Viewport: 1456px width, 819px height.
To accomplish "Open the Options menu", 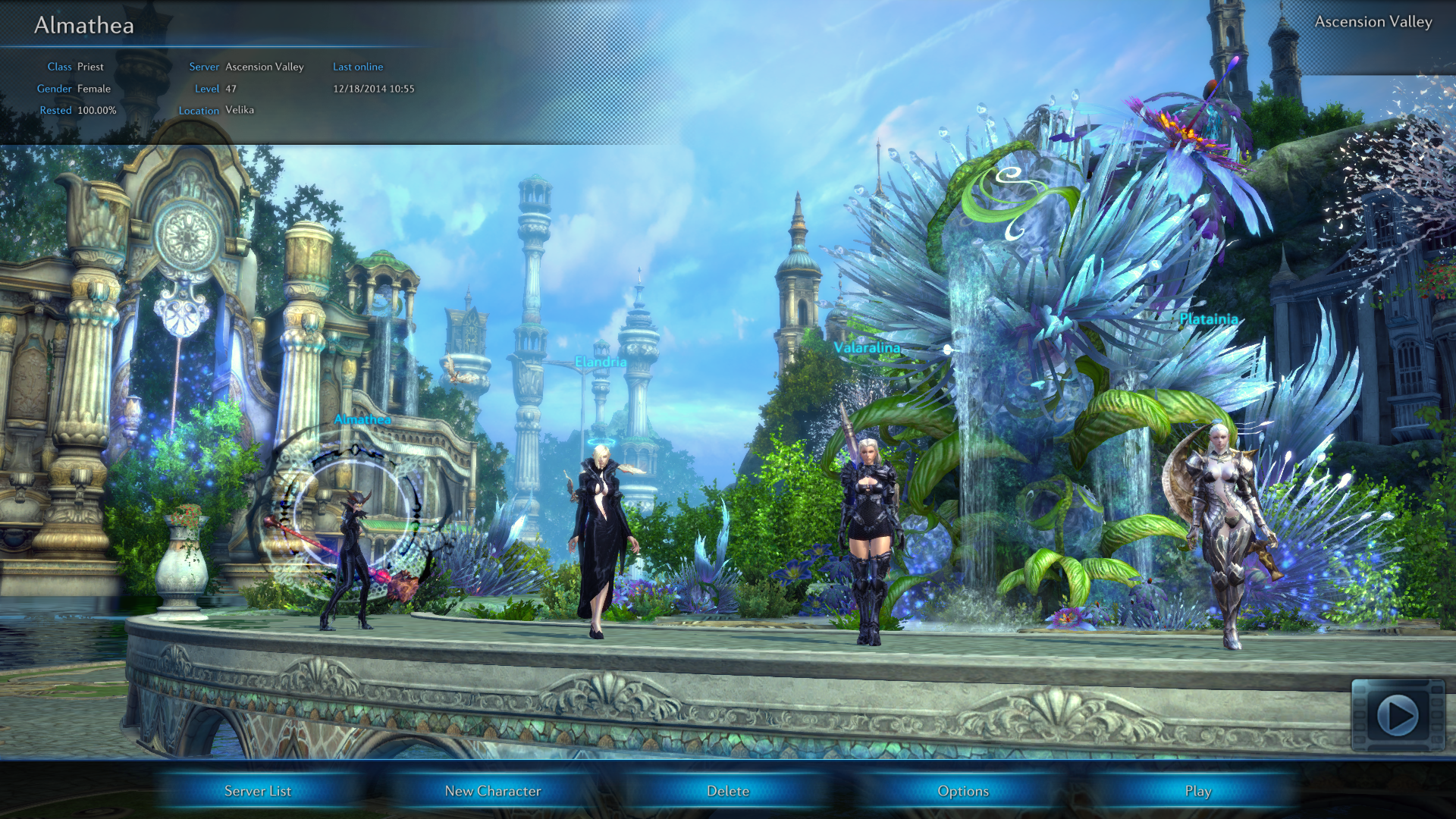I will [x=963, y=791].
